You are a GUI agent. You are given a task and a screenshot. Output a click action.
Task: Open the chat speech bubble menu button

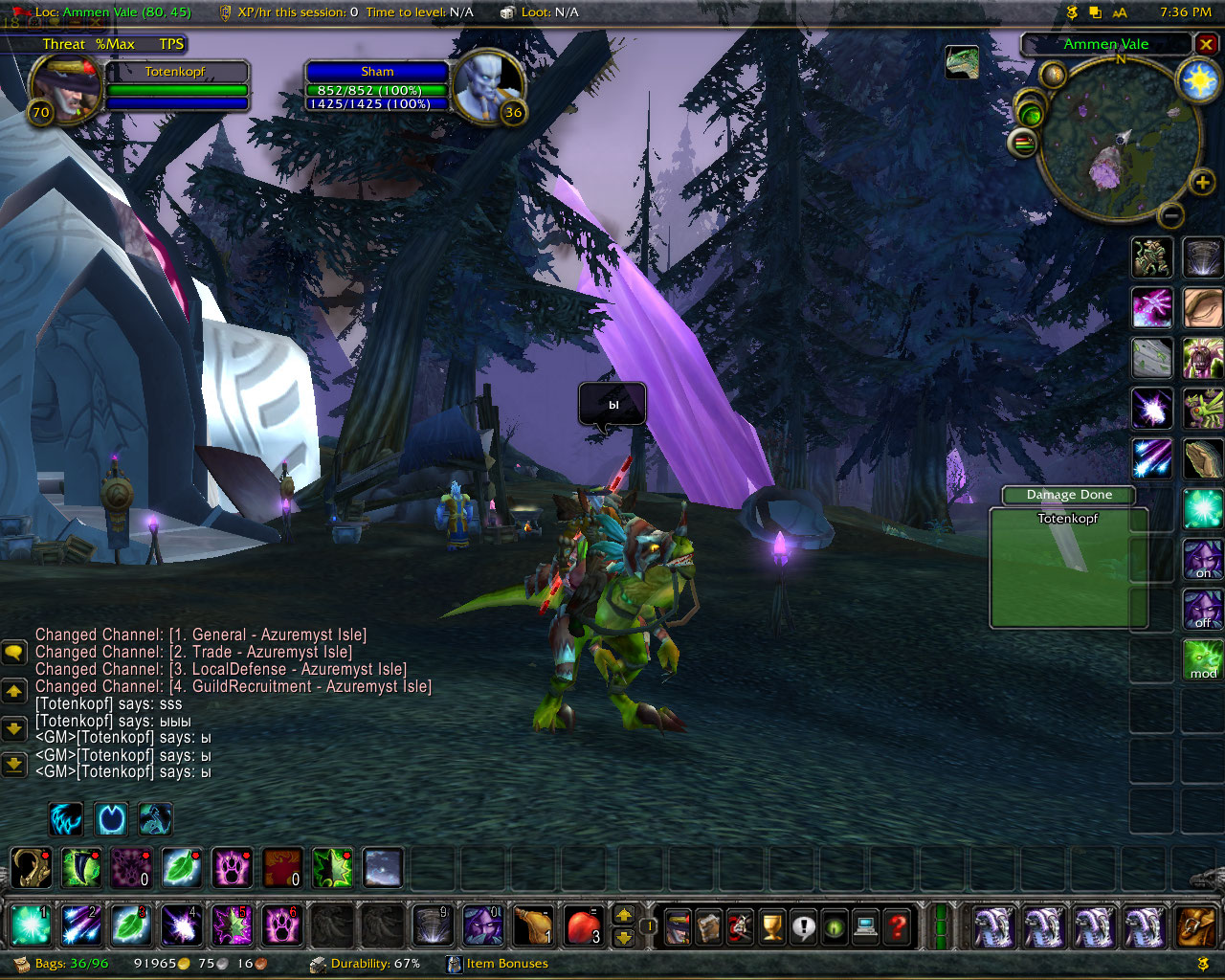coord(14,653)
